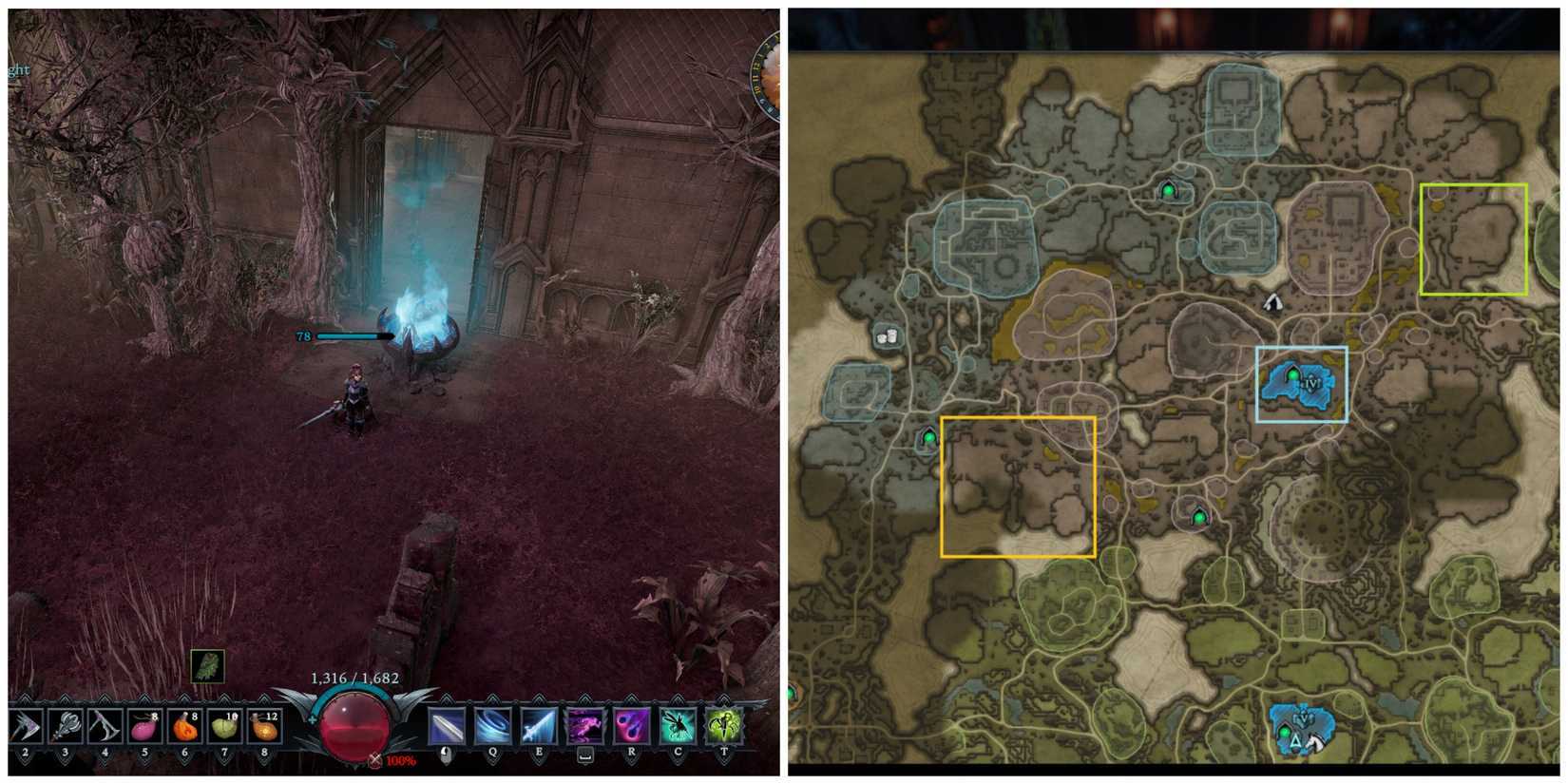Select the yellow highlighted region on the map

[1472, 239]
